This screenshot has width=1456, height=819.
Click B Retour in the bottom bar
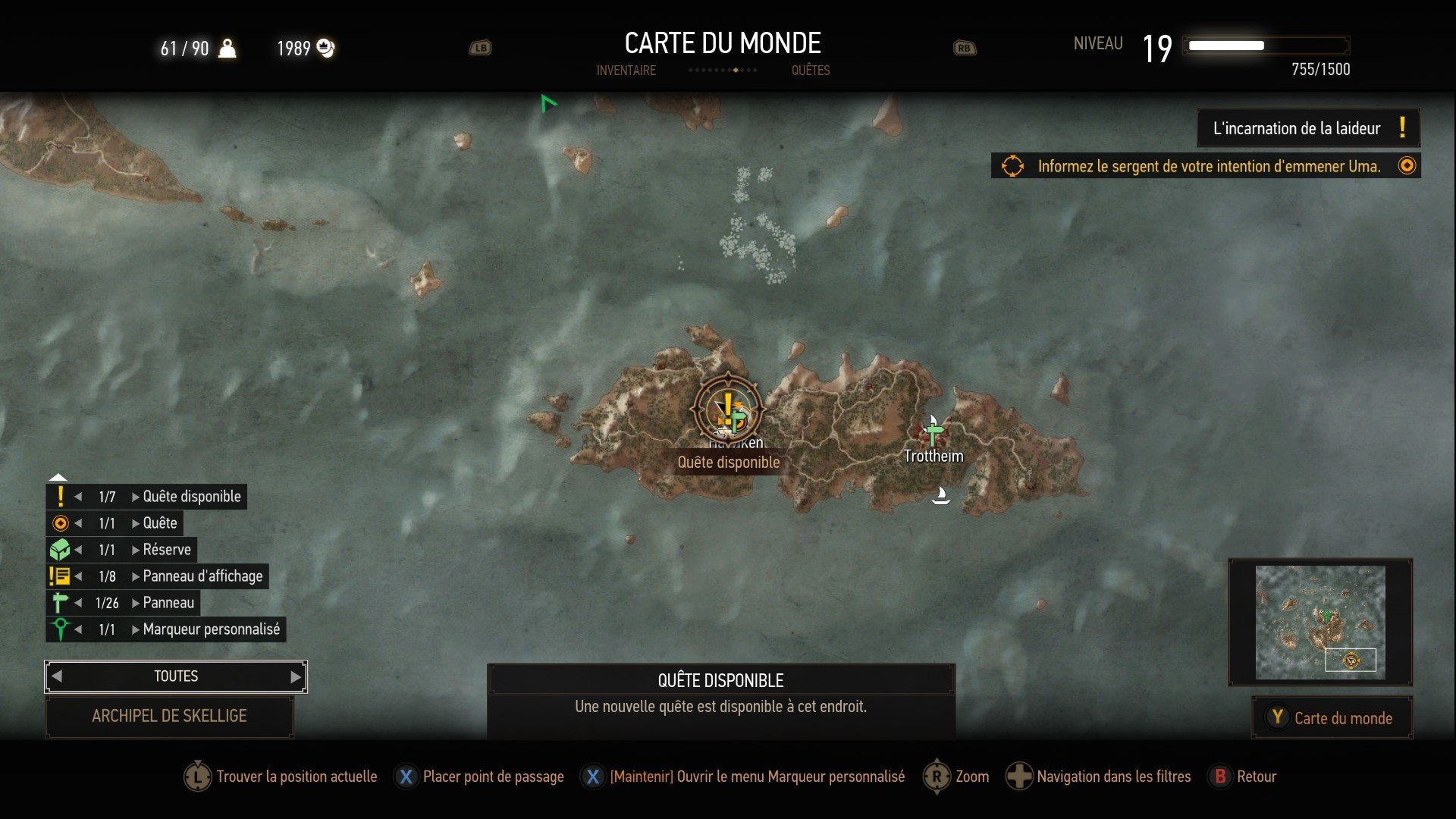tap(1241, 777)
